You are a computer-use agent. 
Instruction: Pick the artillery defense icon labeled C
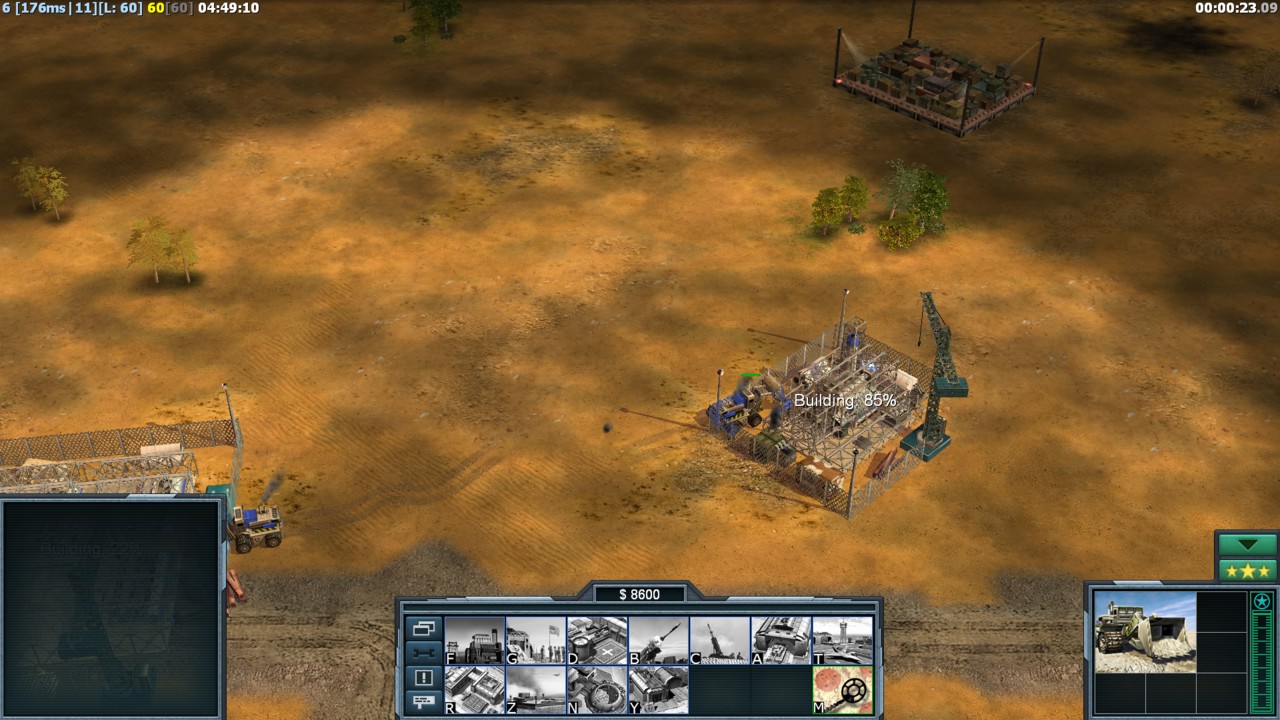(x=719, y=640)
